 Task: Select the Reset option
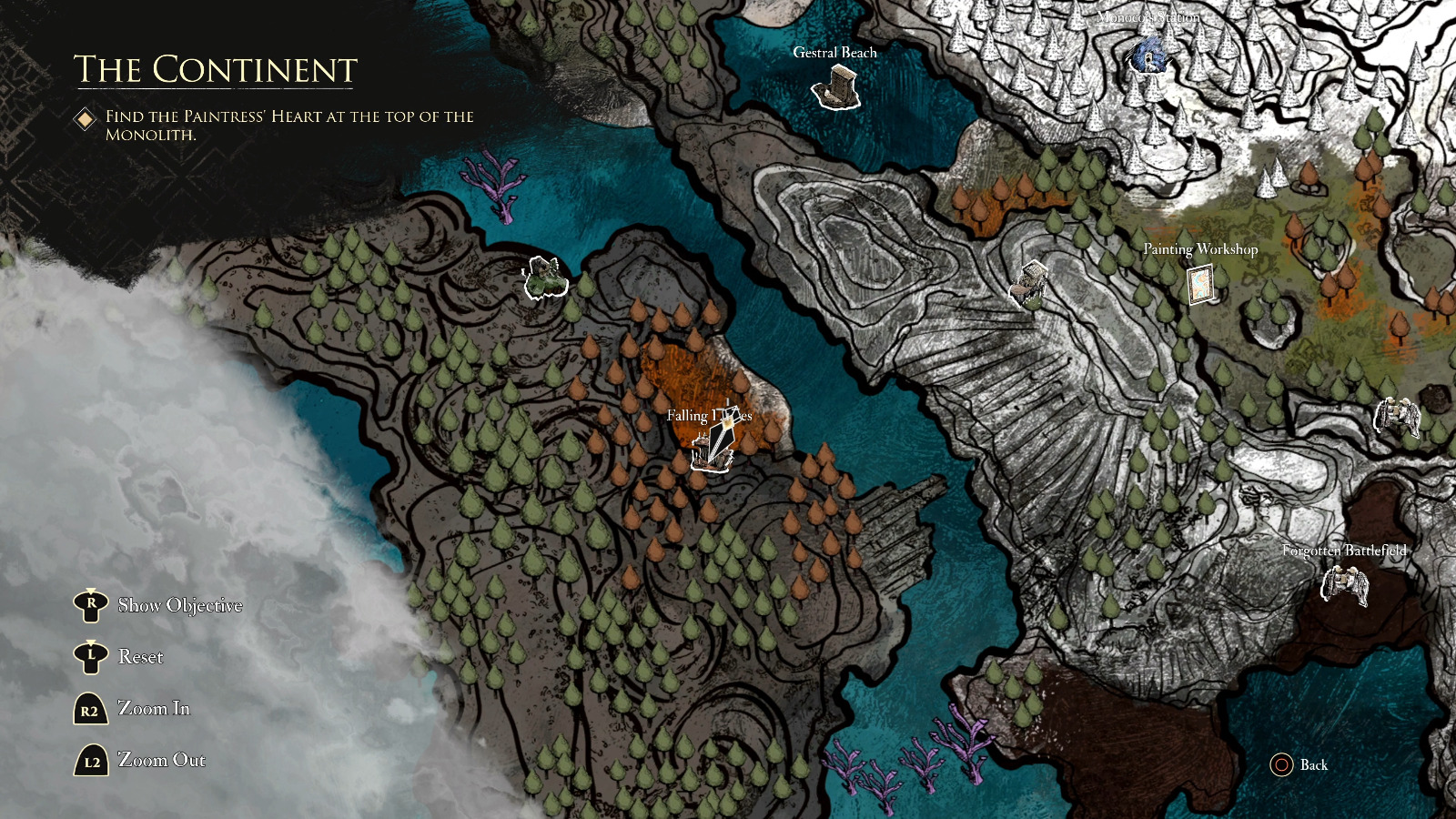pyautogui.click(x=141, y=656)
